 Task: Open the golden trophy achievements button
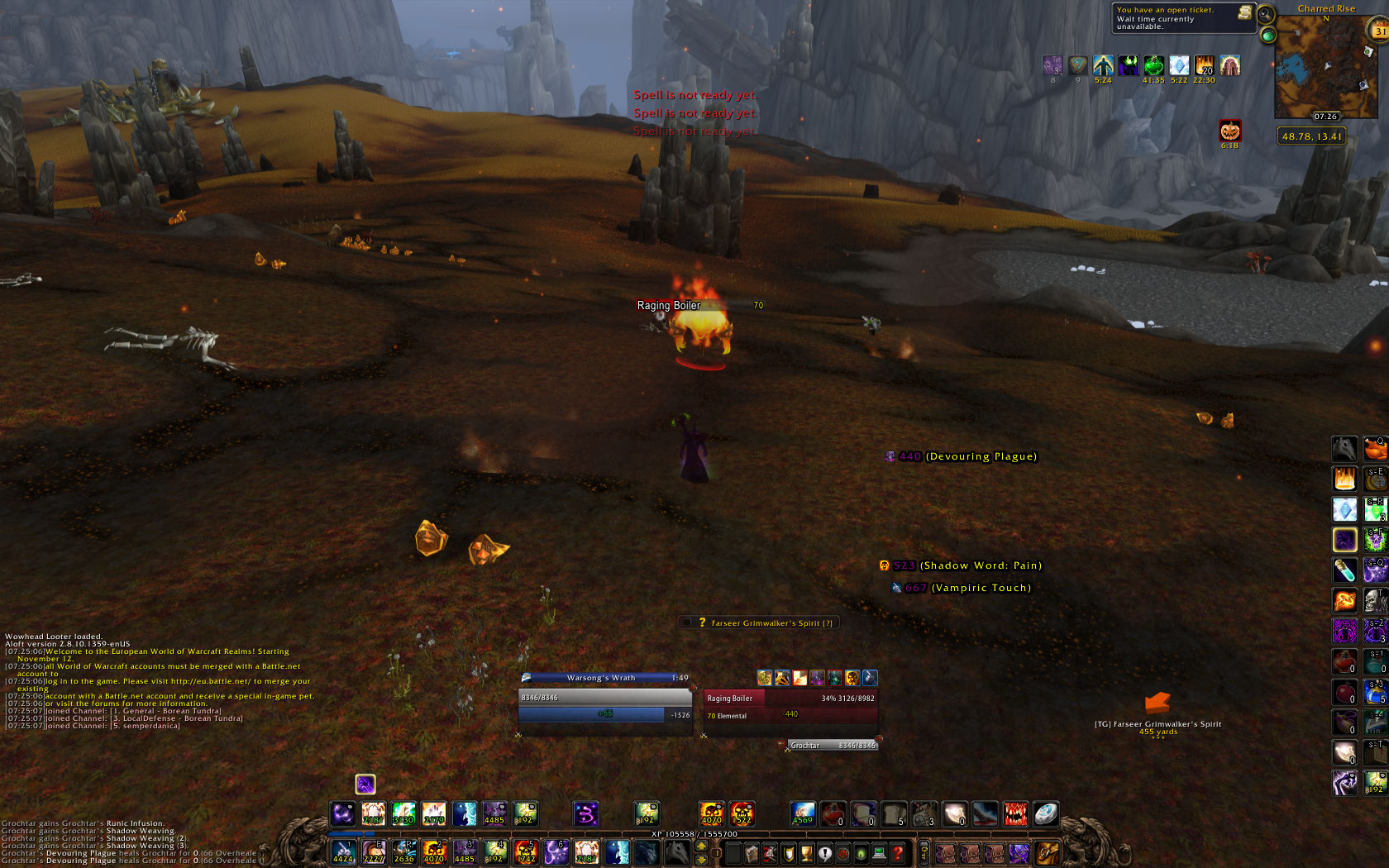806,853
